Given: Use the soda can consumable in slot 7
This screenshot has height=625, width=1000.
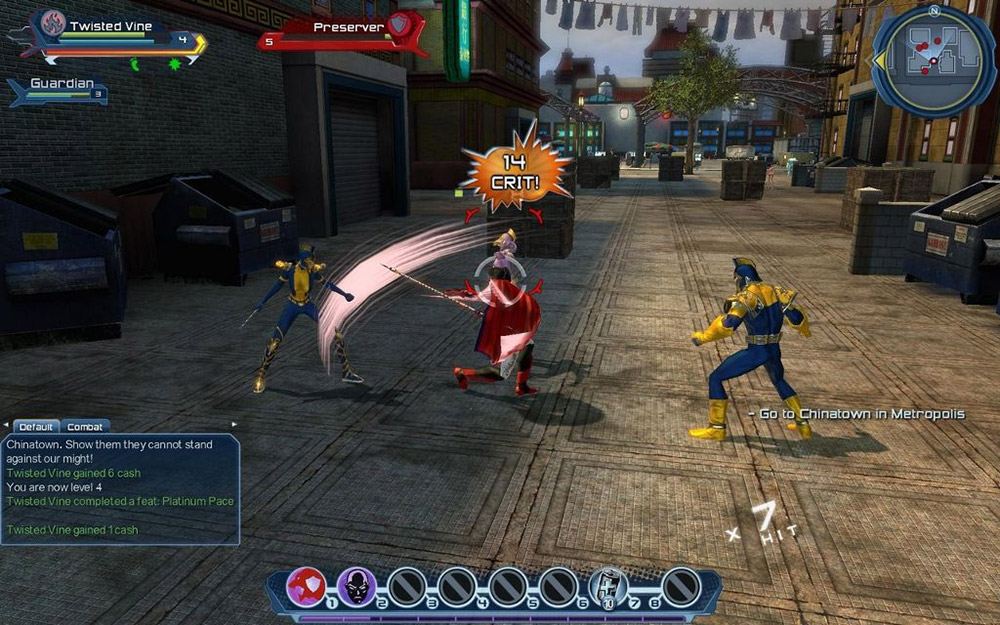Looking at the screenshot, I should coord(608,587).
